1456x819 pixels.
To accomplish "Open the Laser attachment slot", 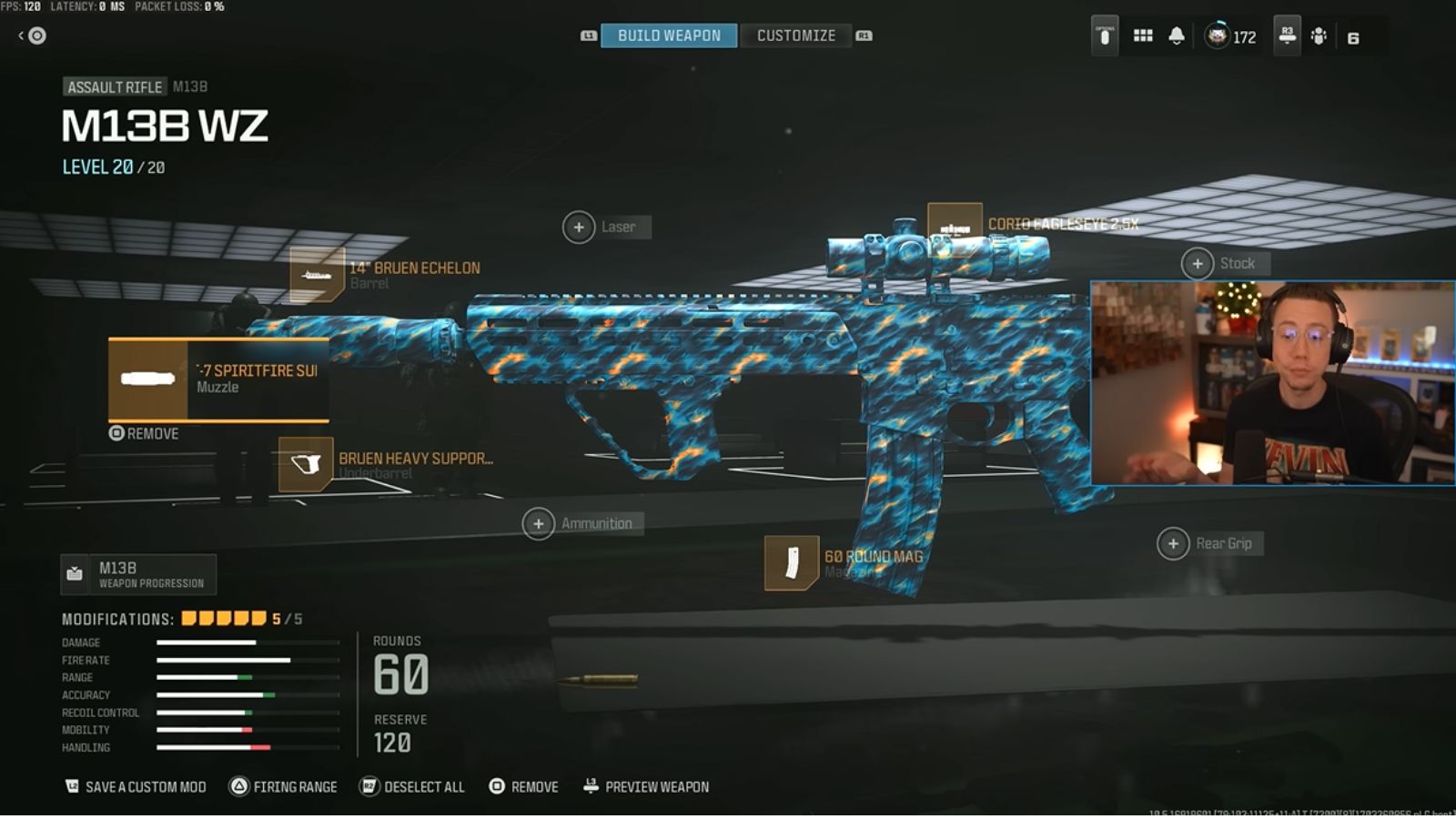I will pyautogui.click(x=580, y=227).
